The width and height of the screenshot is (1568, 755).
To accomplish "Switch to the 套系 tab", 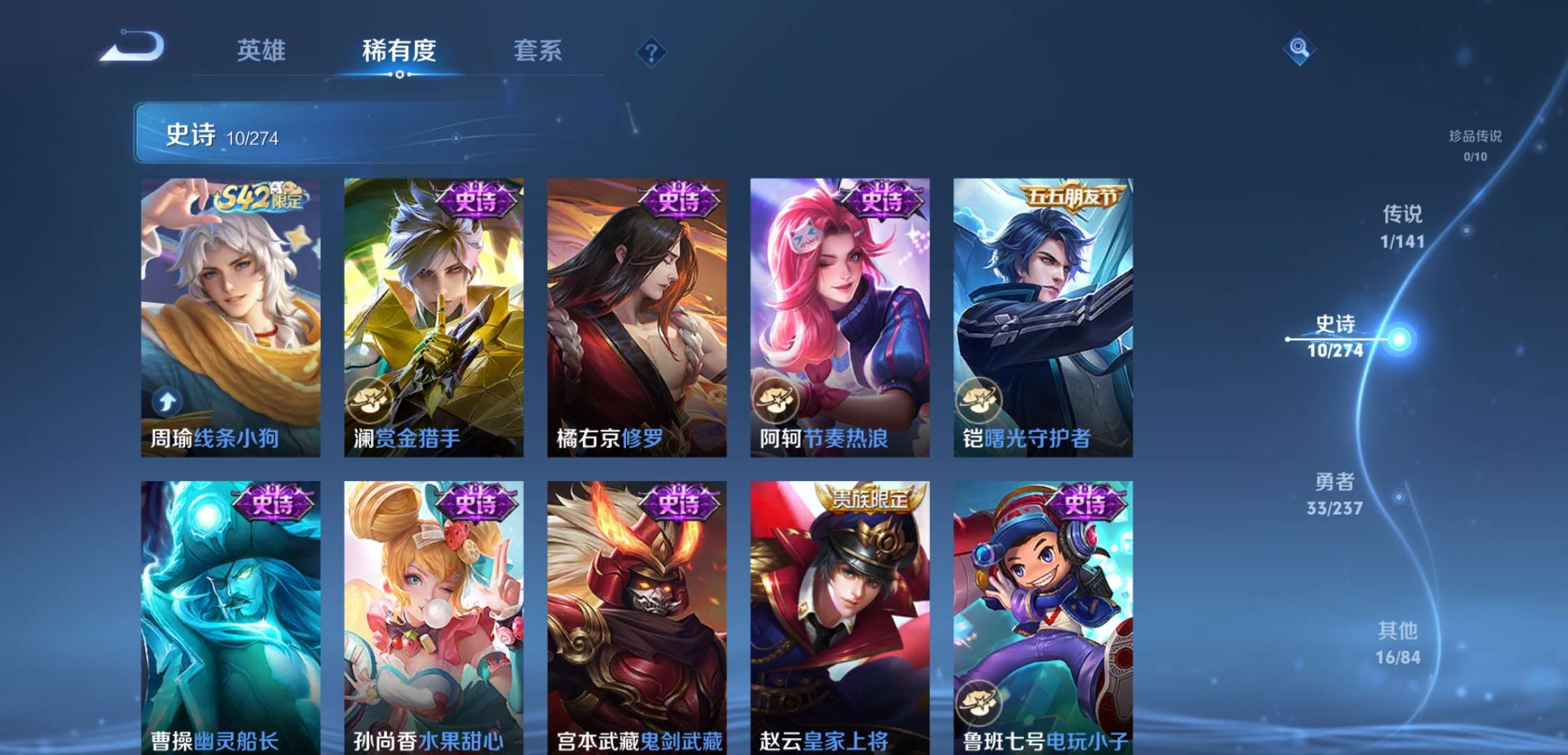I will click(539, 51).
